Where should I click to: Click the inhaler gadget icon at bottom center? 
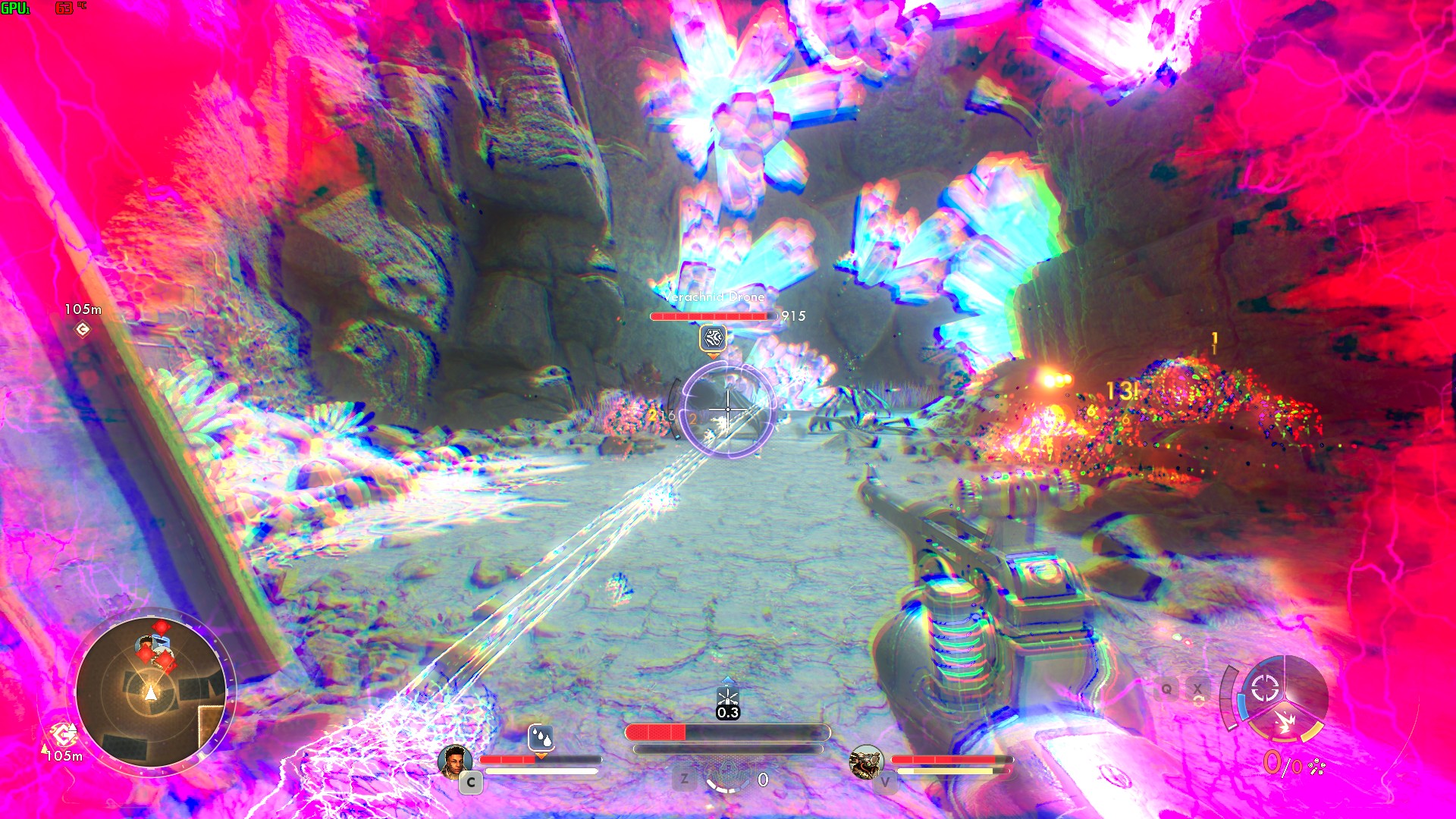coord(726,777)
